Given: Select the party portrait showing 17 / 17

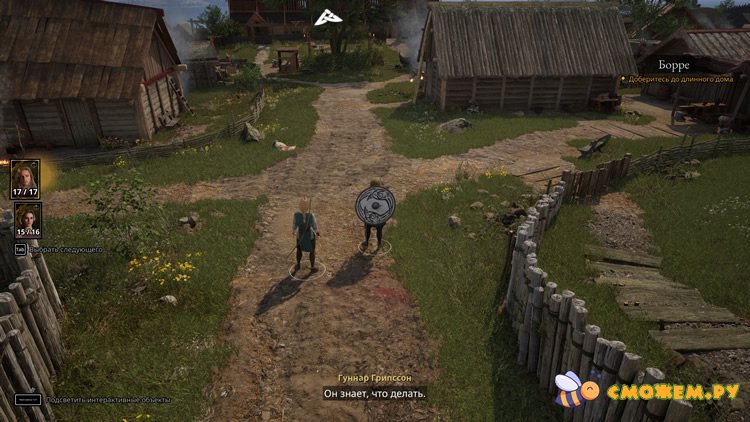Looking at the screenshot, I should point(26,177).
